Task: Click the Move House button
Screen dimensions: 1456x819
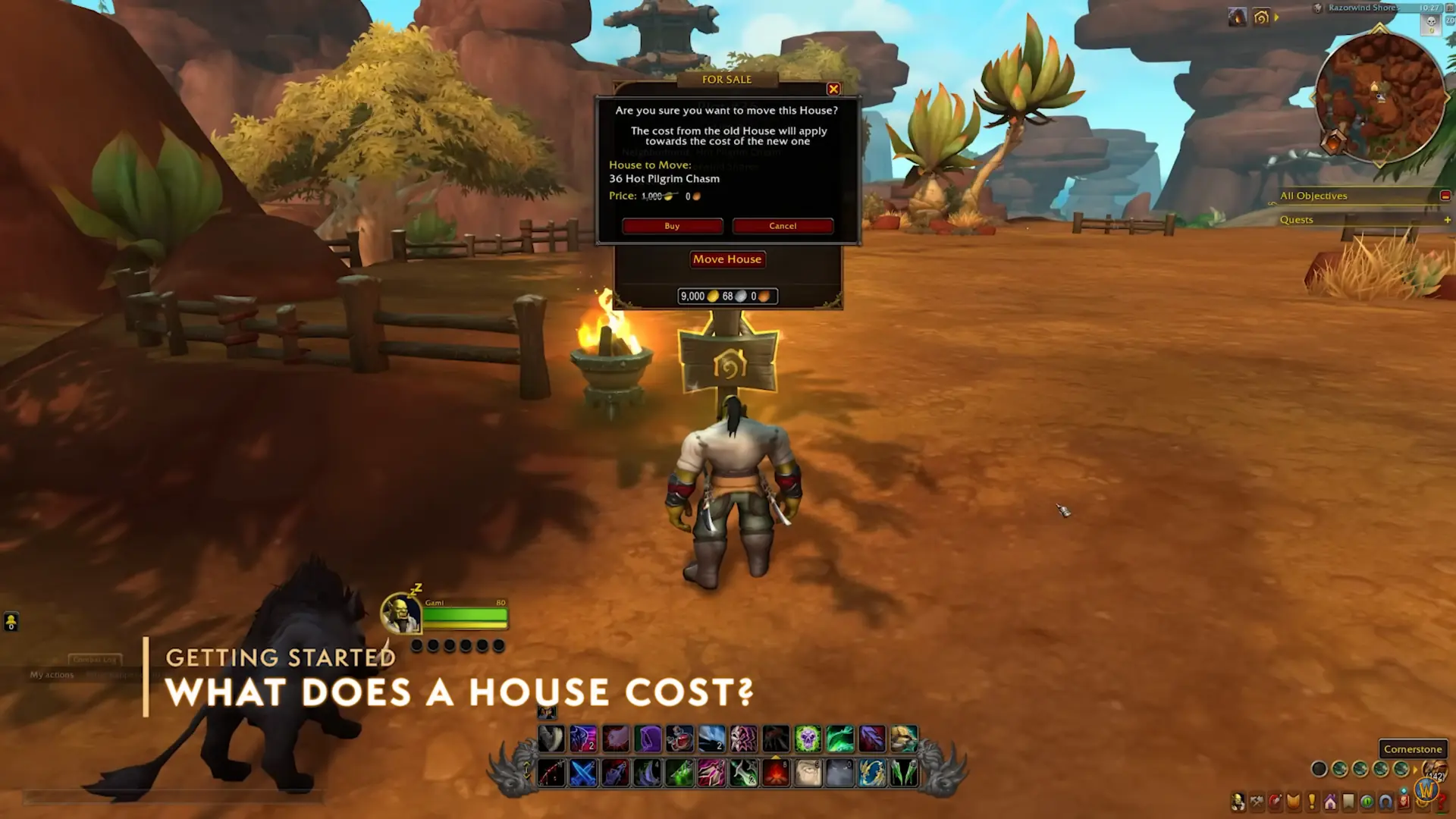Action: click(726, 259)
